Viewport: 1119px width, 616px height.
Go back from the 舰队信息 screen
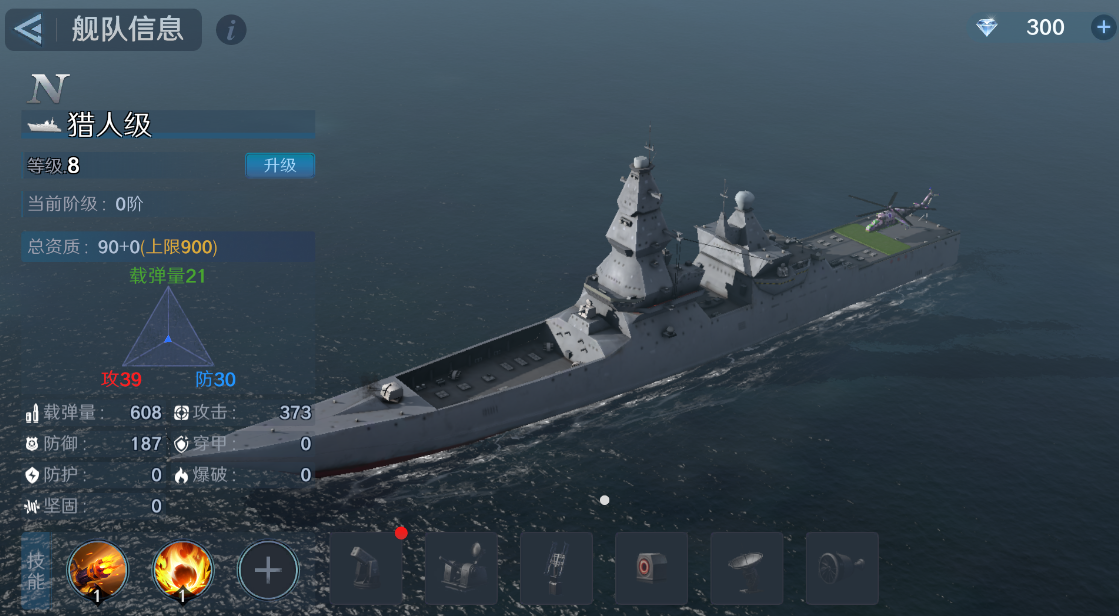(x=29, y=30)
